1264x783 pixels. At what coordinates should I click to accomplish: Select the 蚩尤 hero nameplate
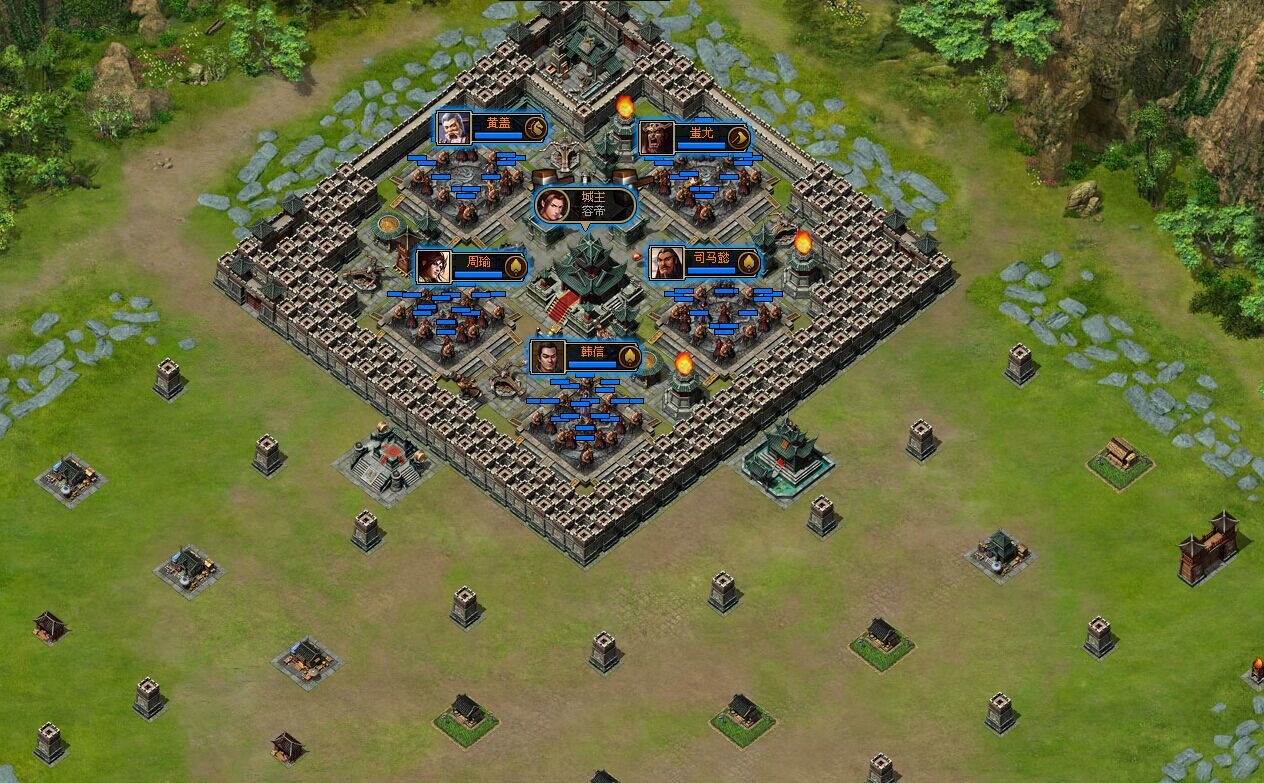pyautogui.click(x=693, y=137)
